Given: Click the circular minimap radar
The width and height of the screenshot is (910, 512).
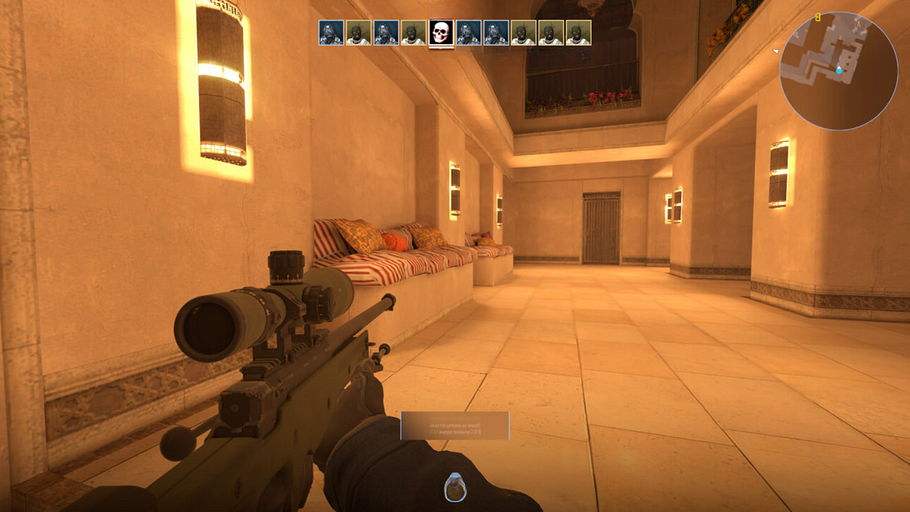Looking at the screenshot, I should coord(838,71).
